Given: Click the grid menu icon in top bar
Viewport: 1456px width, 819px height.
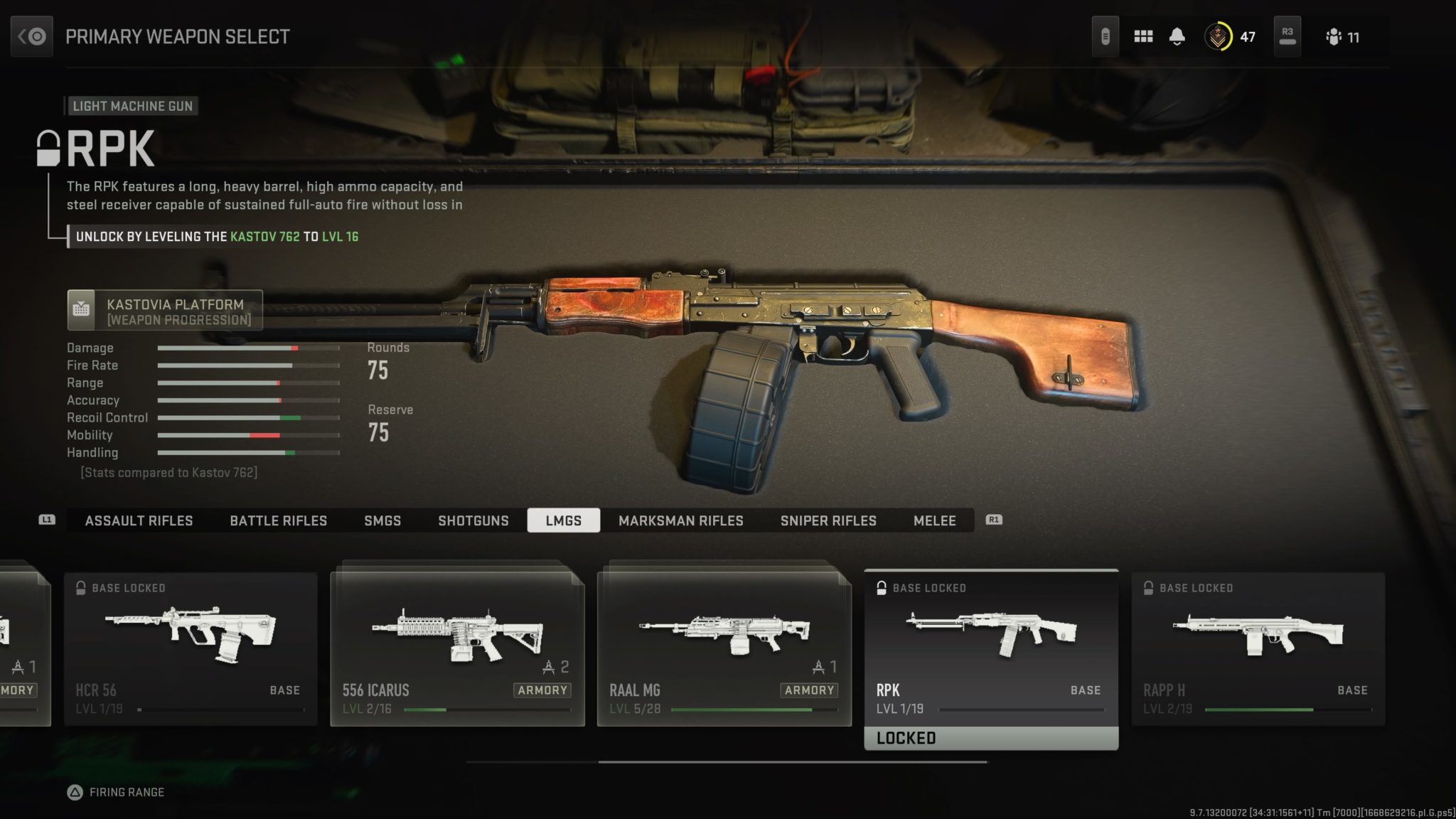Looking at the screenshot, I should [x=1143, y=36].
